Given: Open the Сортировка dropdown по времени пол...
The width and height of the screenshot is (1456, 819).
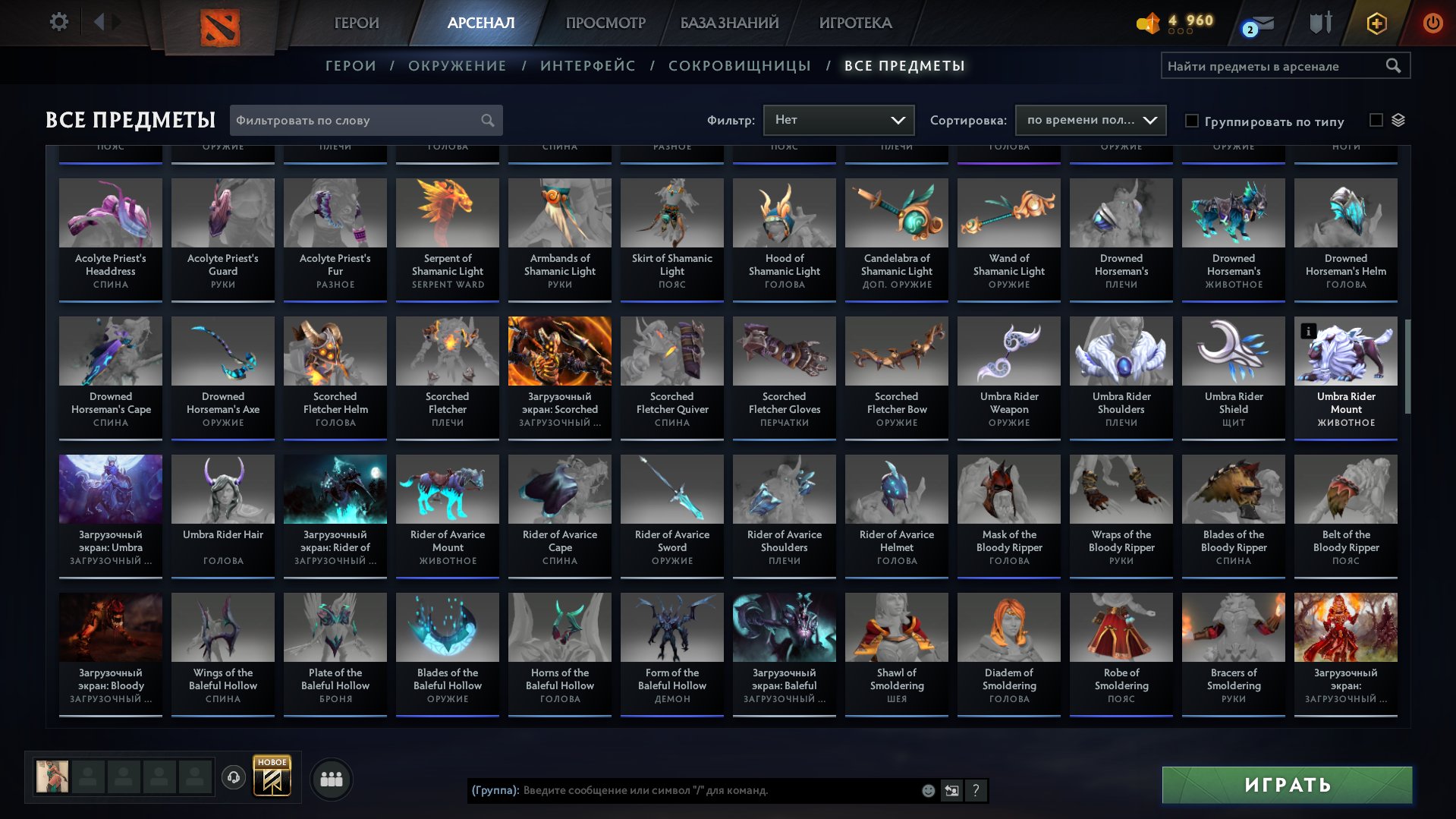Looking at the screenshot, I should point(1090,120).
